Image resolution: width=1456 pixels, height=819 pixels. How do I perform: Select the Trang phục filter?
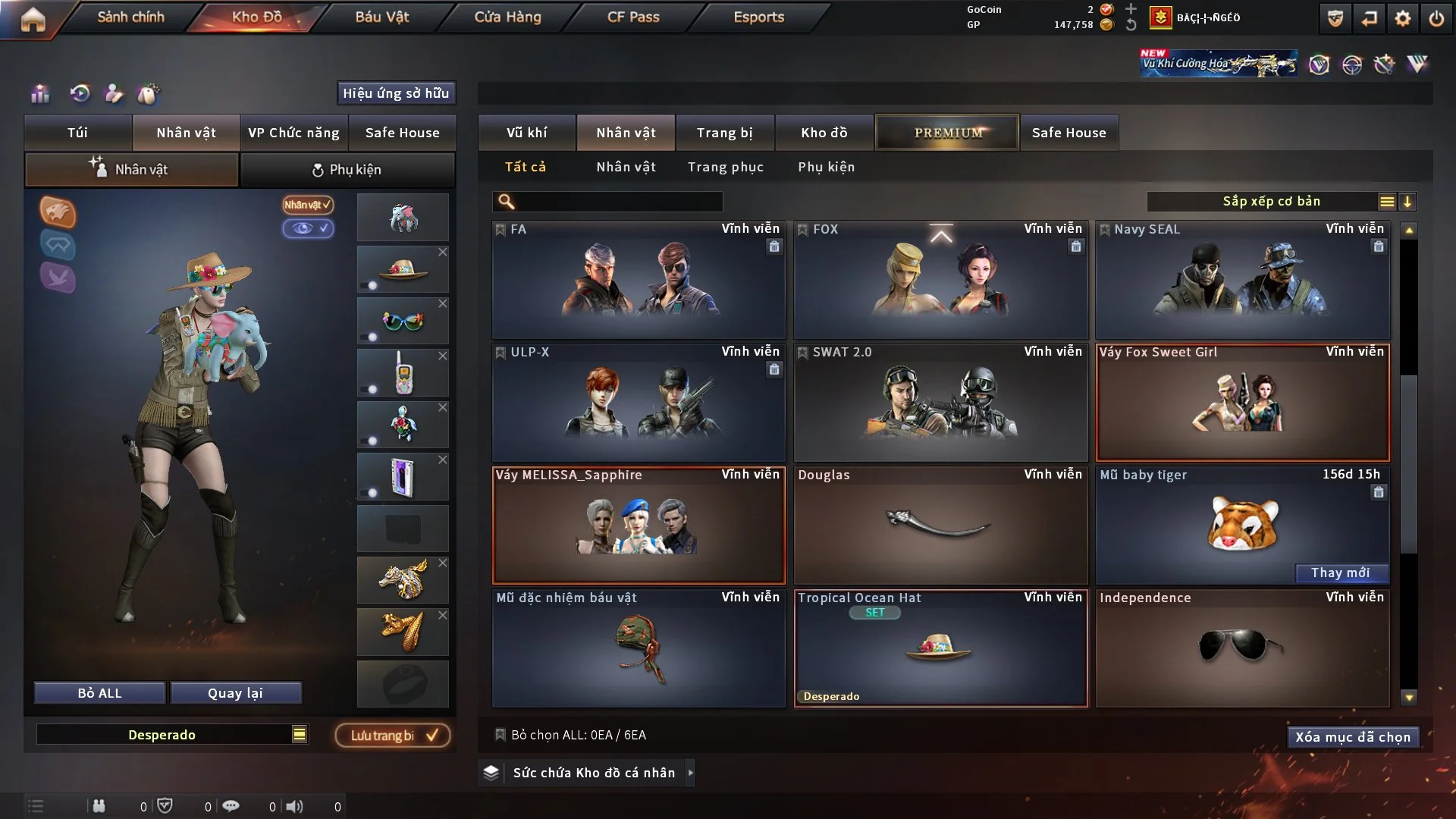725,167
